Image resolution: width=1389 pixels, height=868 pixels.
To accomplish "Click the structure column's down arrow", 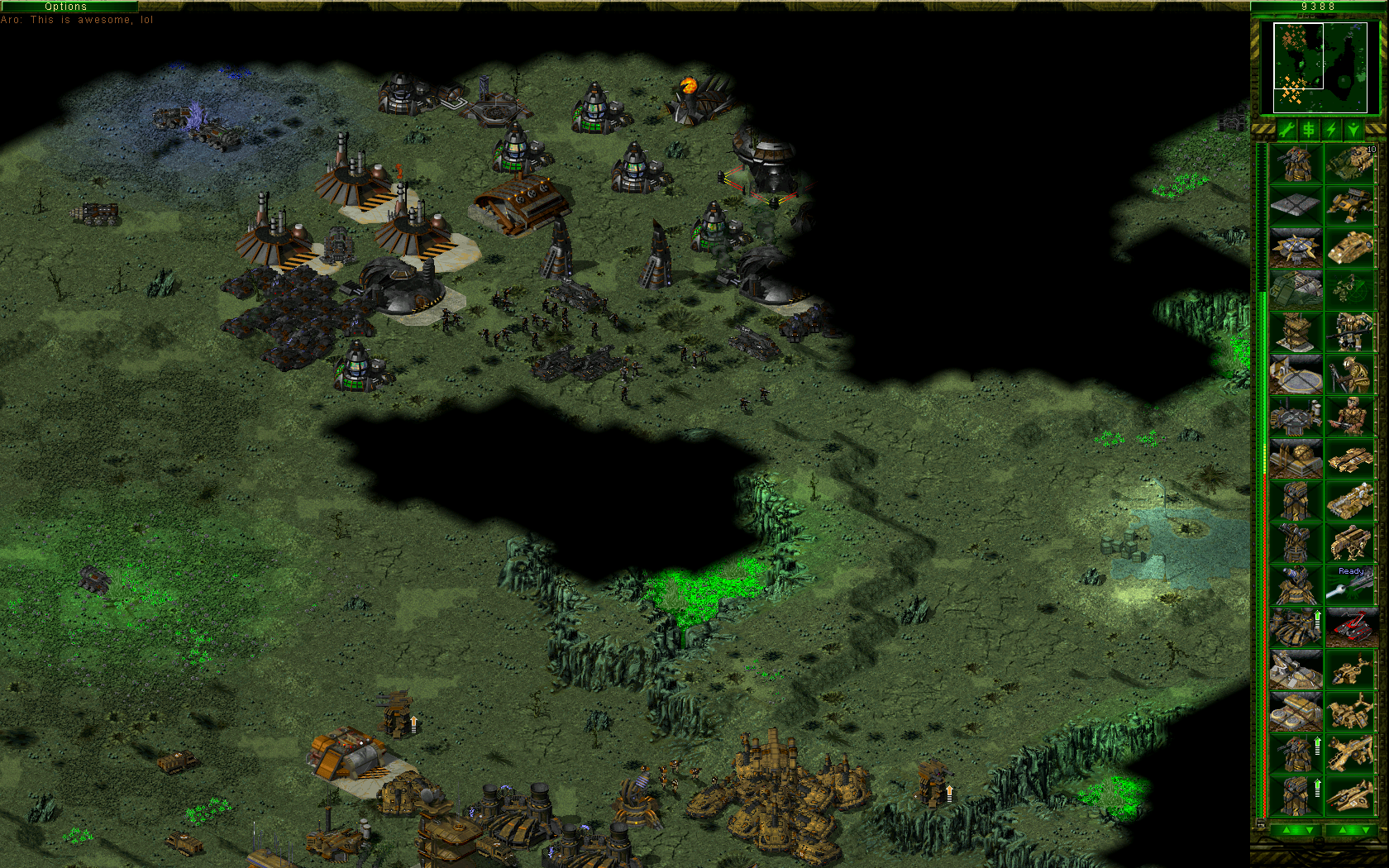I will tap(1308, 830).
